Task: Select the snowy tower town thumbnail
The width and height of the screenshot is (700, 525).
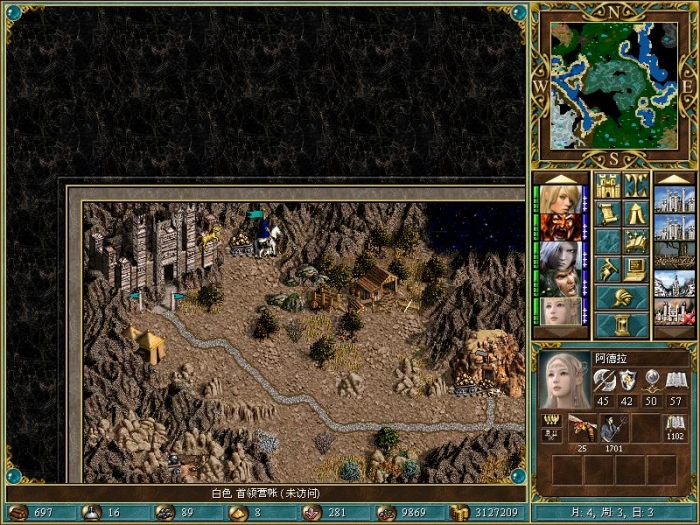Action: (x=673, y=284)
